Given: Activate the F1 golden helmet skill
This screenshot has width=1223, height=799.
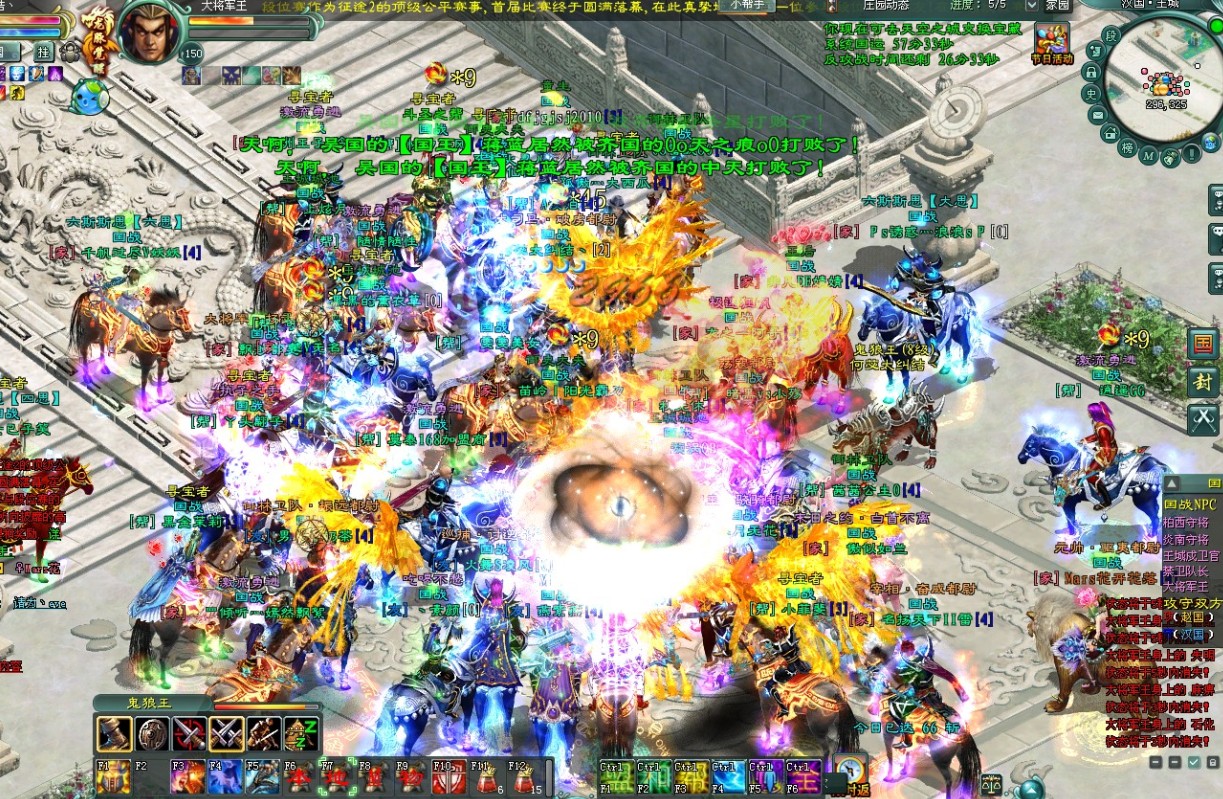Looking at the screenshot, I should tap(113, 777).
